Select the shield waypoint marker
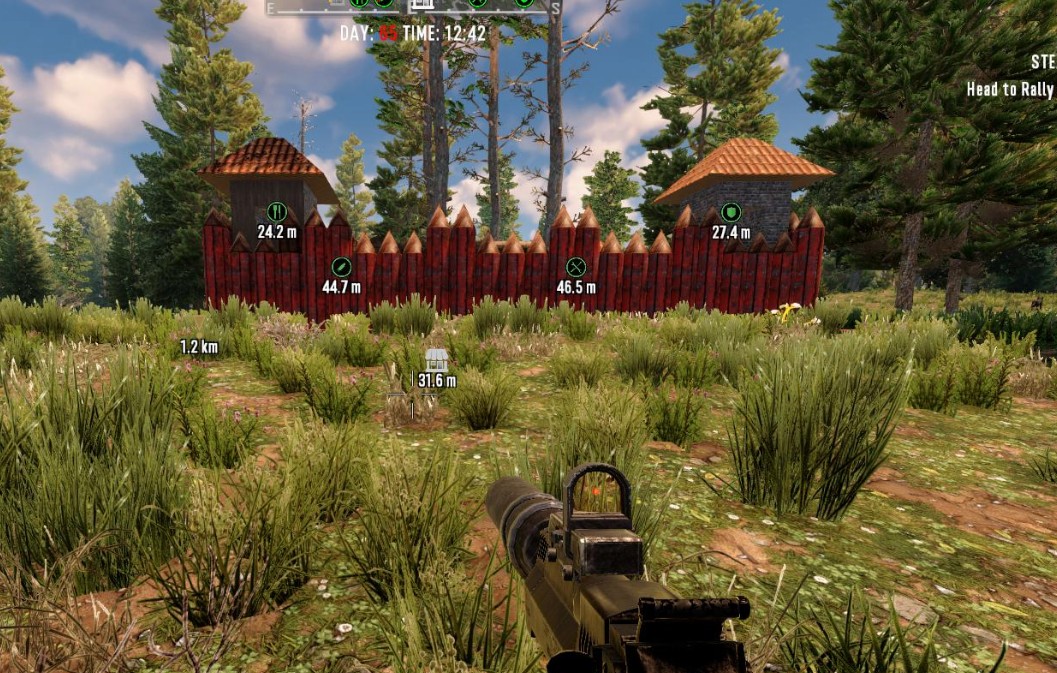The image size is (1057, 673). pyautogui.click(x=731, y=212)
